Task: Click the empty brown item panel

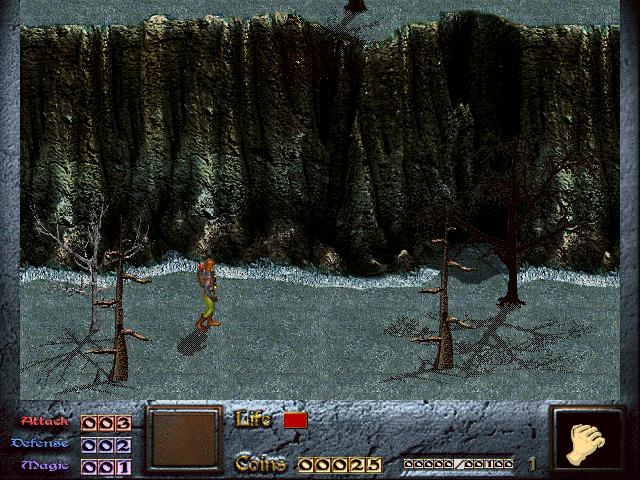Action: coord(183,438)
